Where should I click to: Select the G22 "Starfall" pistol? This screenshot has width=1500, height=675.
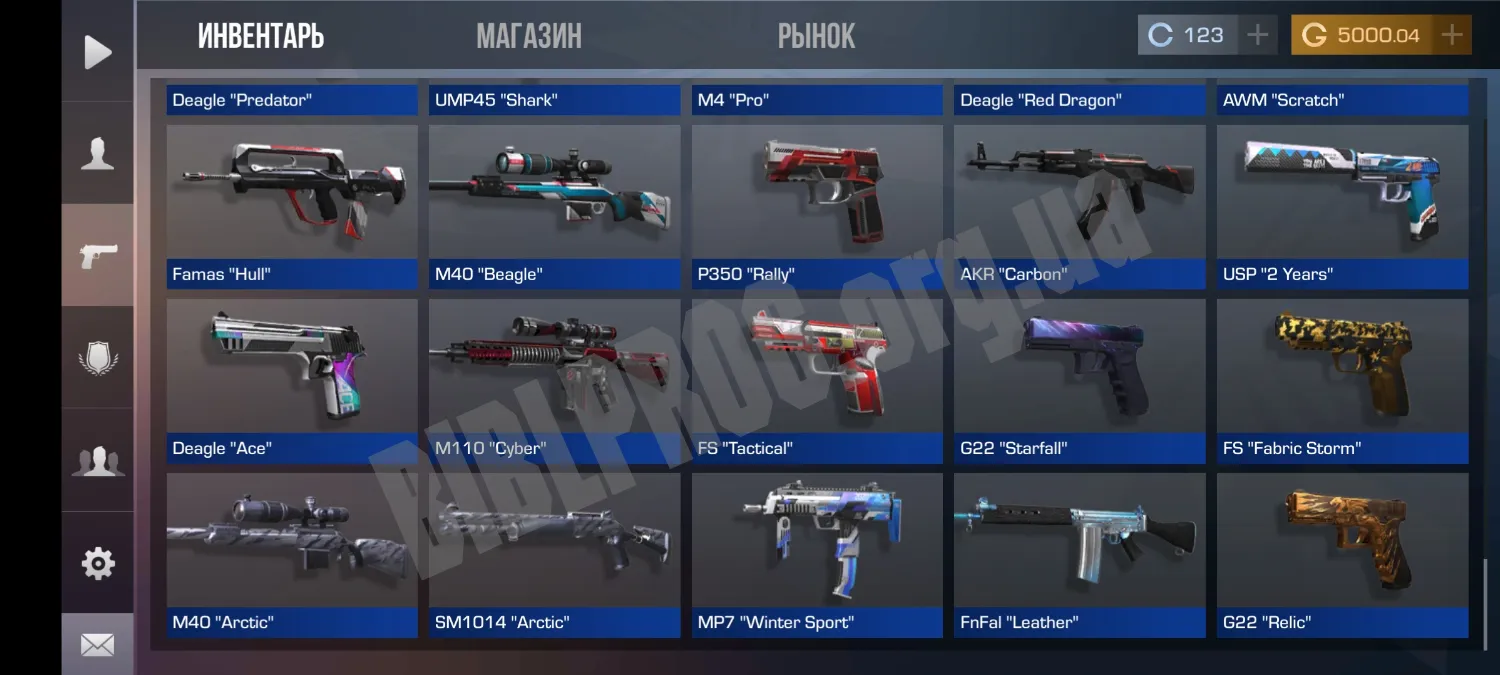tap(1079, 380)
